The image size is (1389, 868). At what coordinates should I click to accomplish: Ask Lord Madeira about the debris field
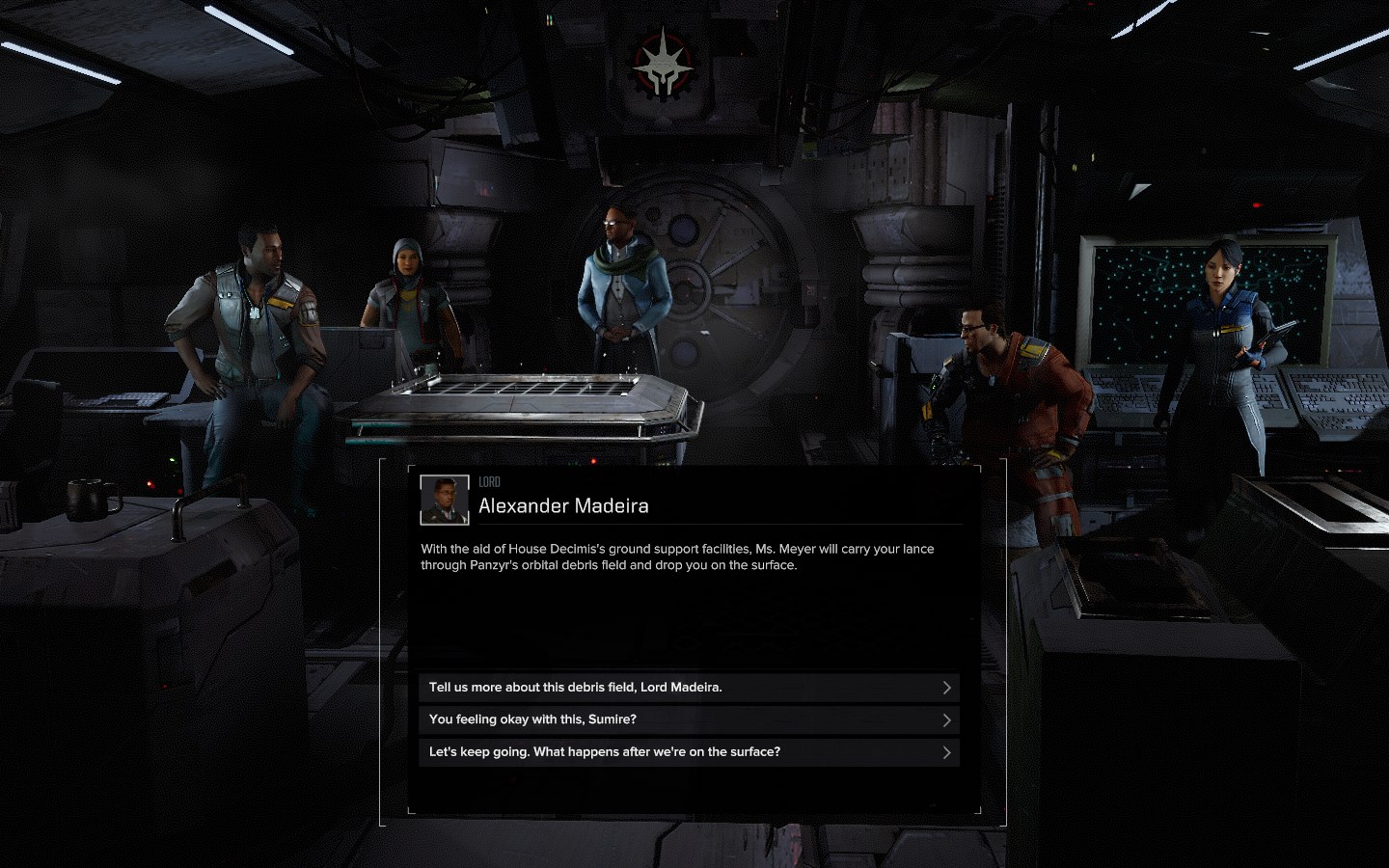[689, 688]
